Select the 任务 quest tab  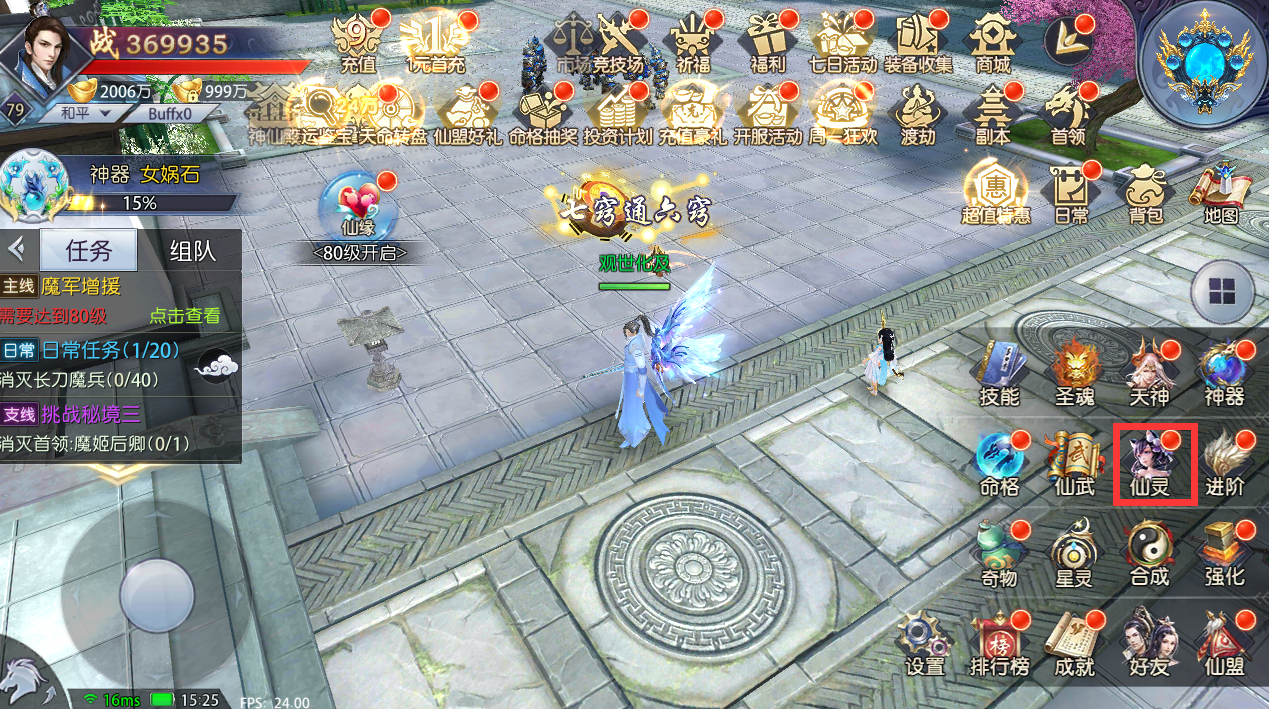pyautogui.click(x=89, y=250)
